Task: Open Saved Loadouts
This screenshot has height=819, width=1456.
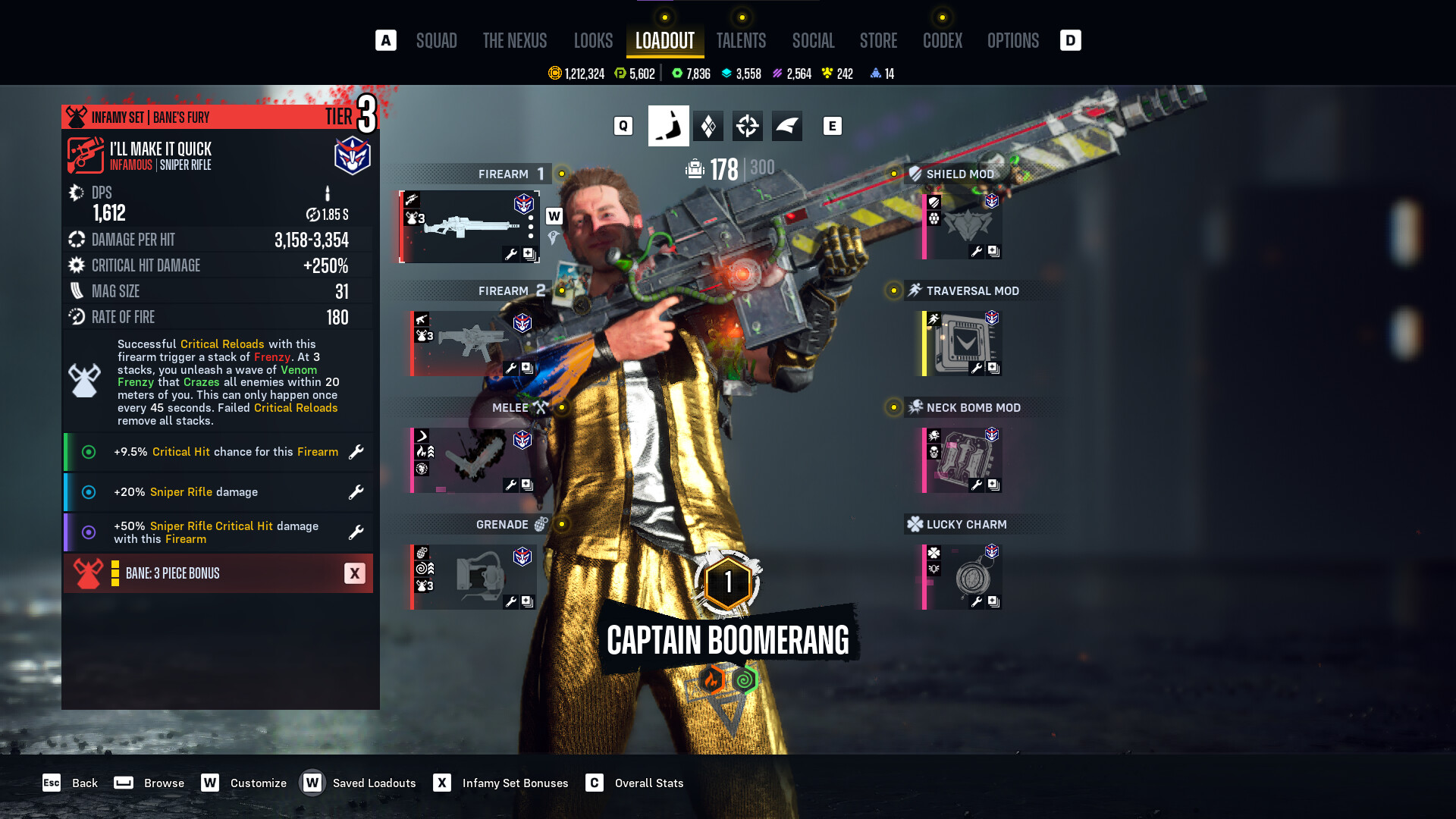Action: 373,783
